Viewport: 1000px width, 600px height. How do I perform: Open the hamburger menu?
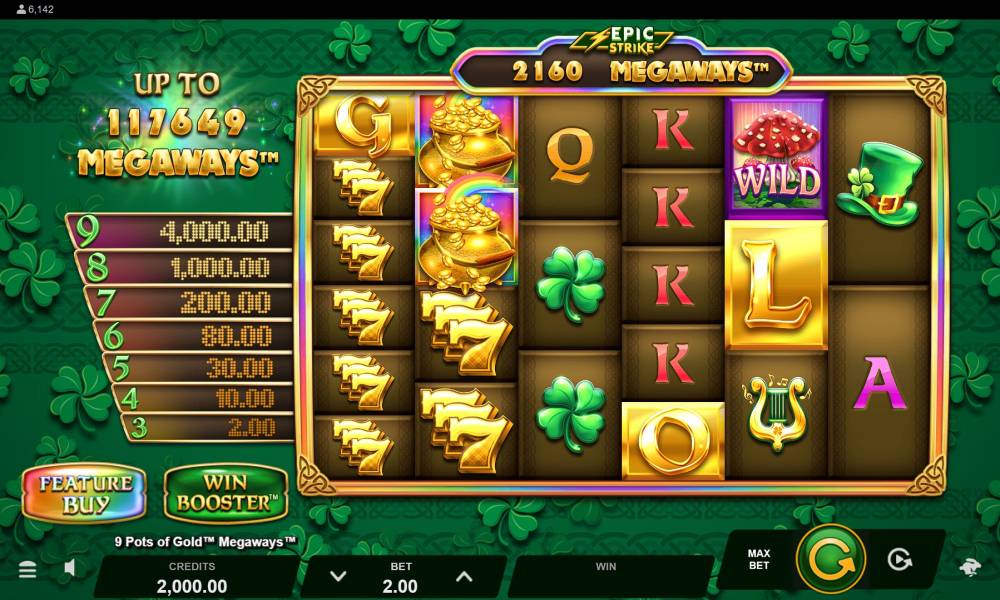[28, 569]
